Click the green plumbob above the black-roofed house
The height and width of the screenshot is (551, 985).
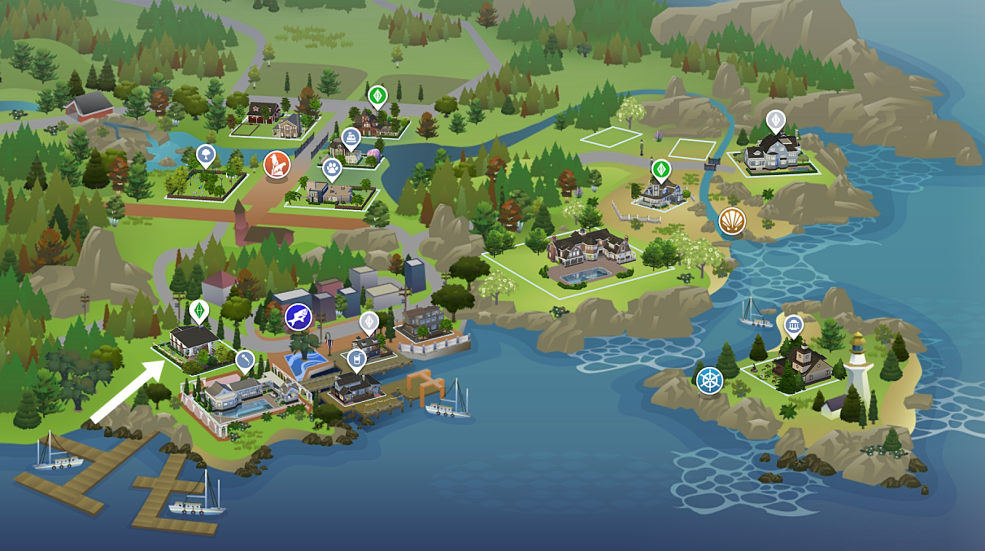[x=199, y=309]
